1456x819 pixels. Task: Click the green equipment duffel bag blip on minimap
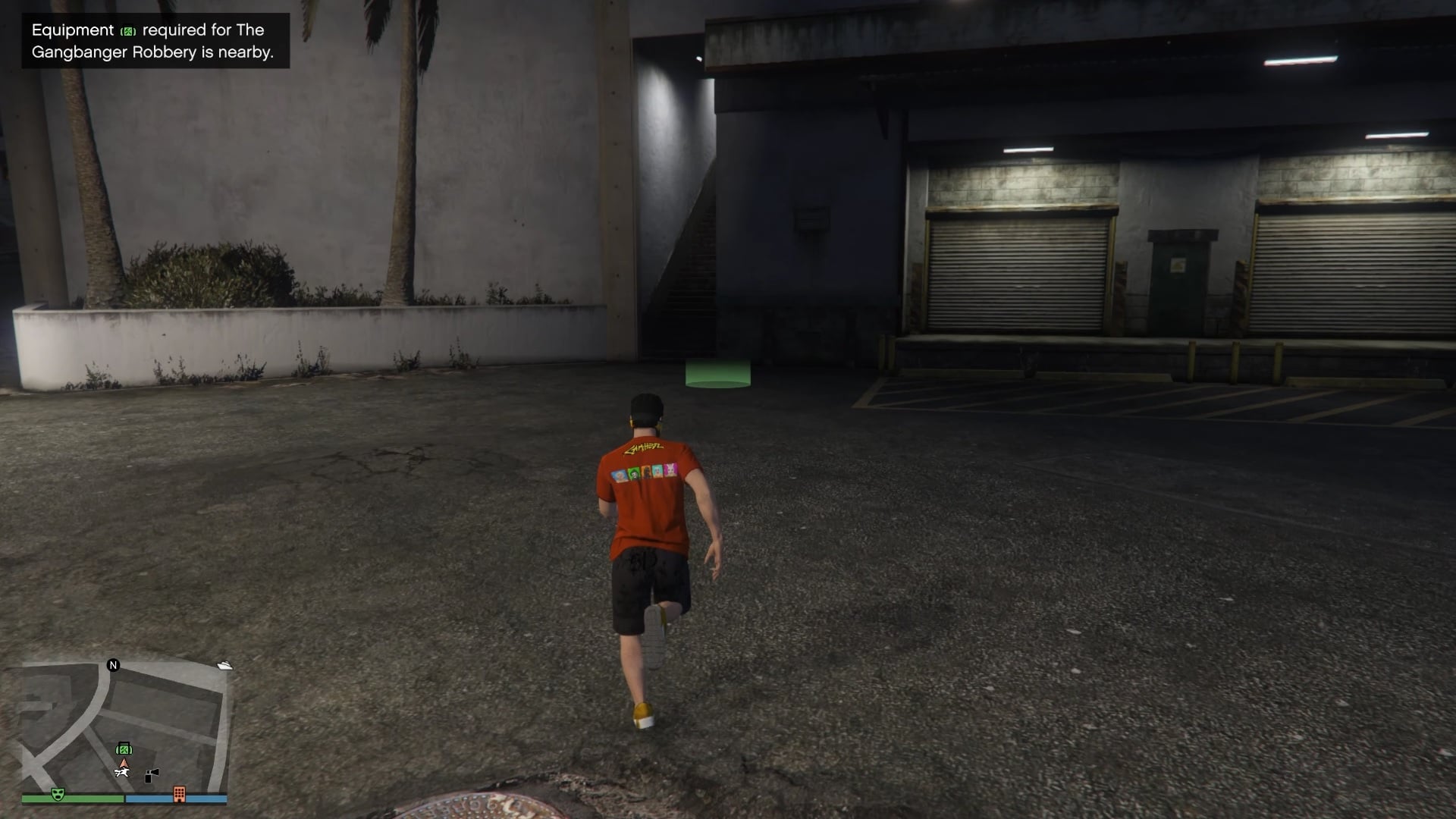click(x=123, y=748)
